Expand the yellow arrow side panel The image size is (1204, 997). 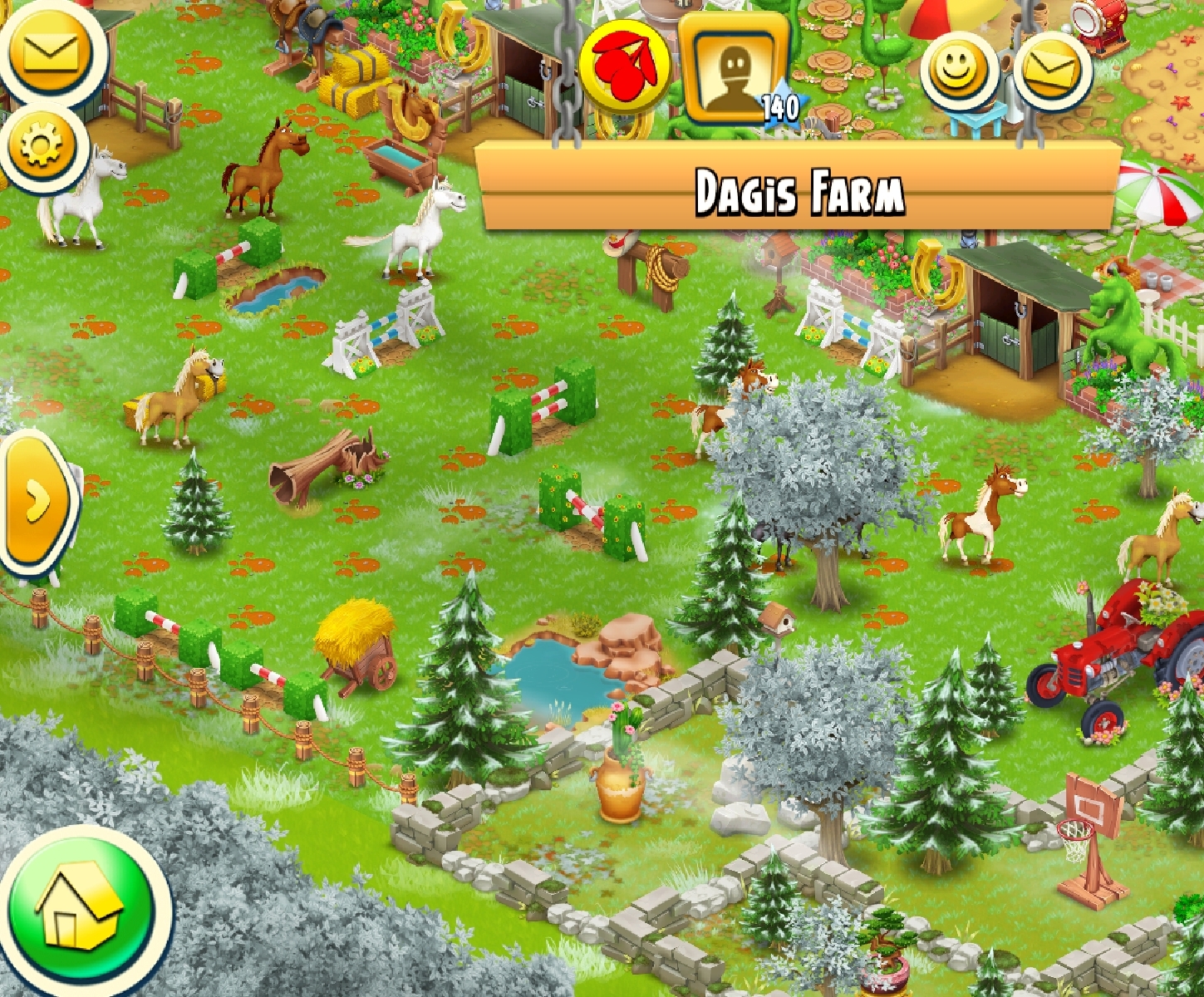point(37,502)
